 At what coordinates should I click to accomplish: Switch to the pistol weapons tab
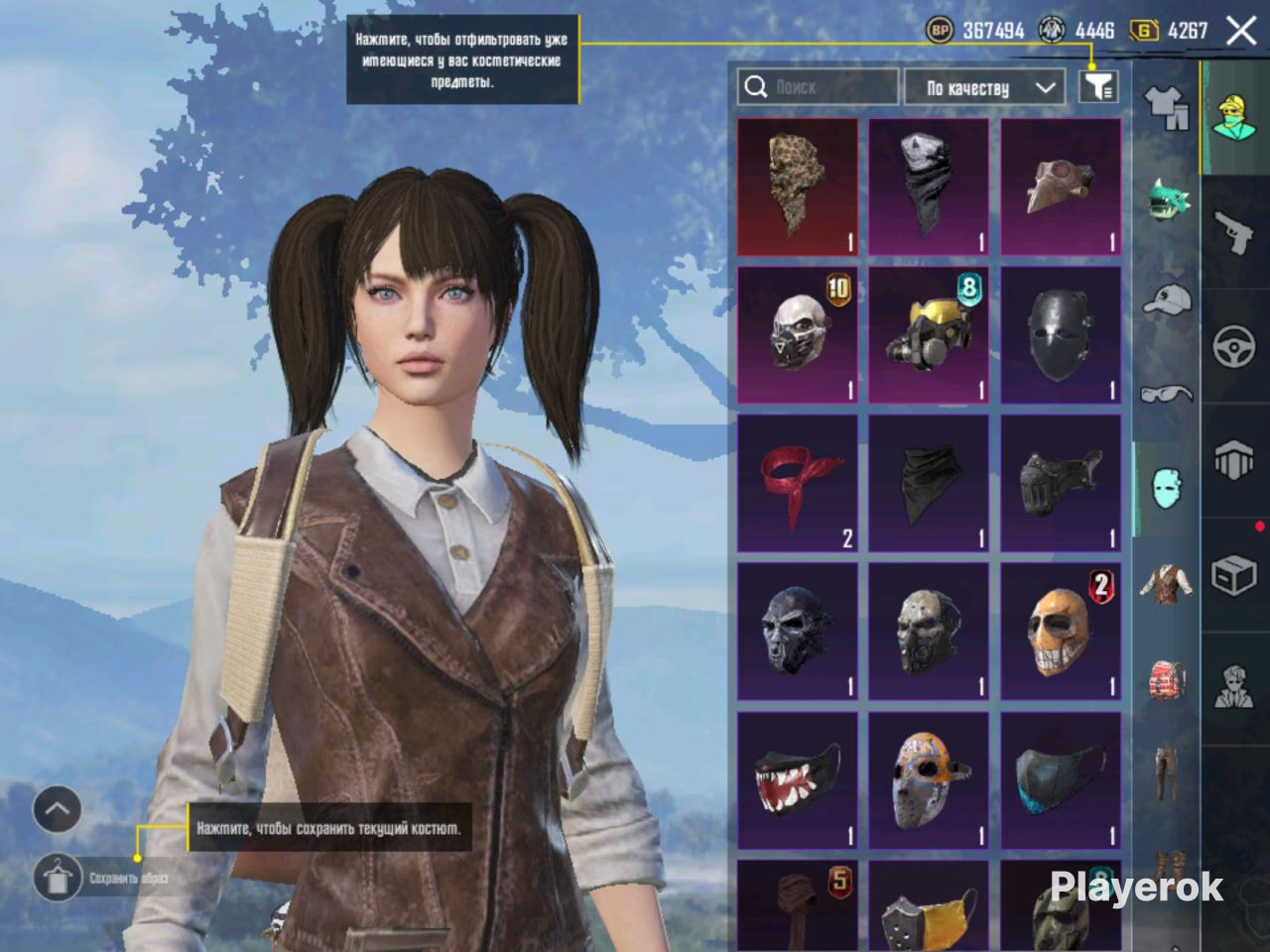[1234, 233]
